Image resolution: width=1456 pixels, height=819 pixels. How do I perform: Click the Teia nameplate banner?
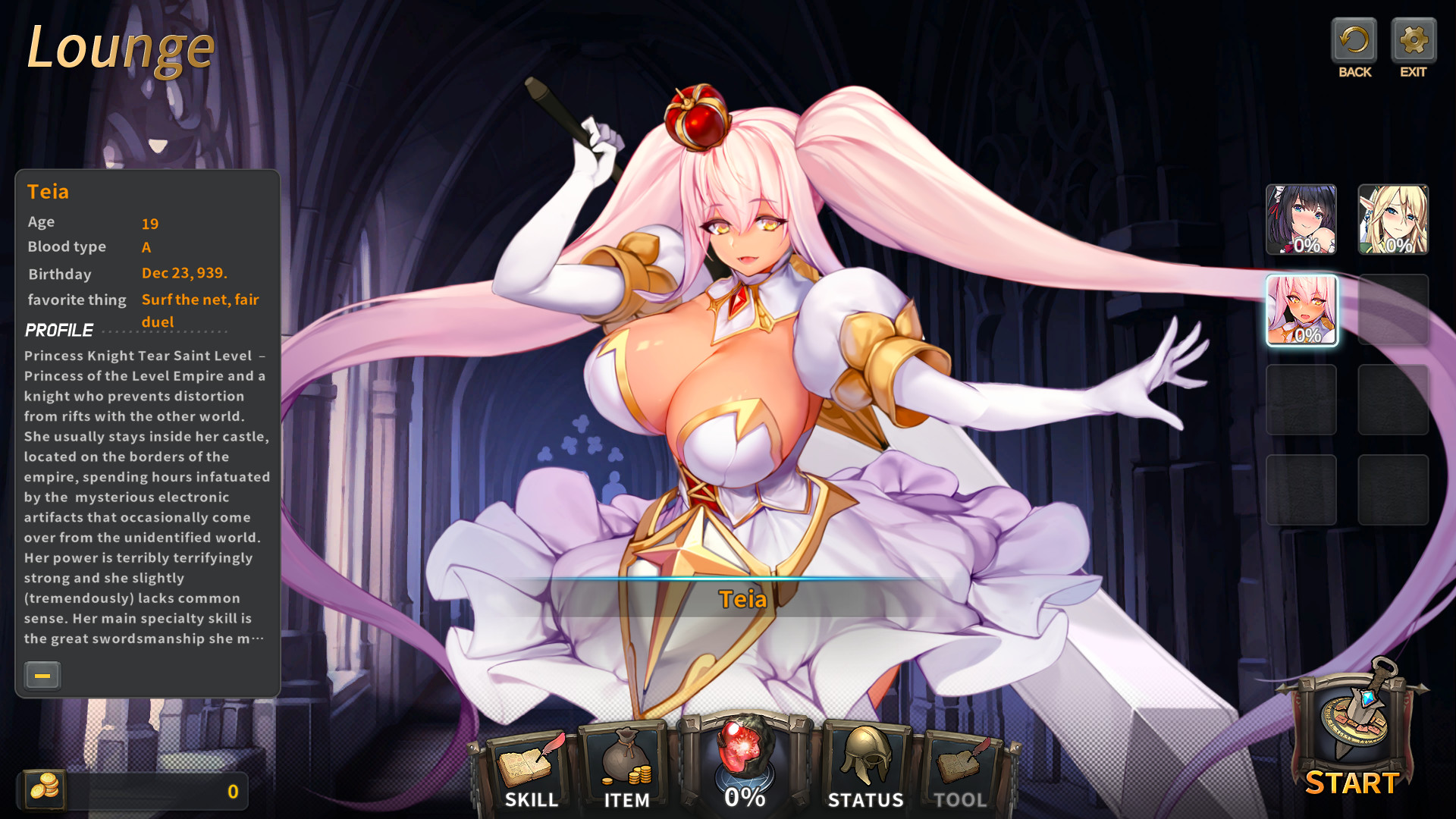point(743,598)
